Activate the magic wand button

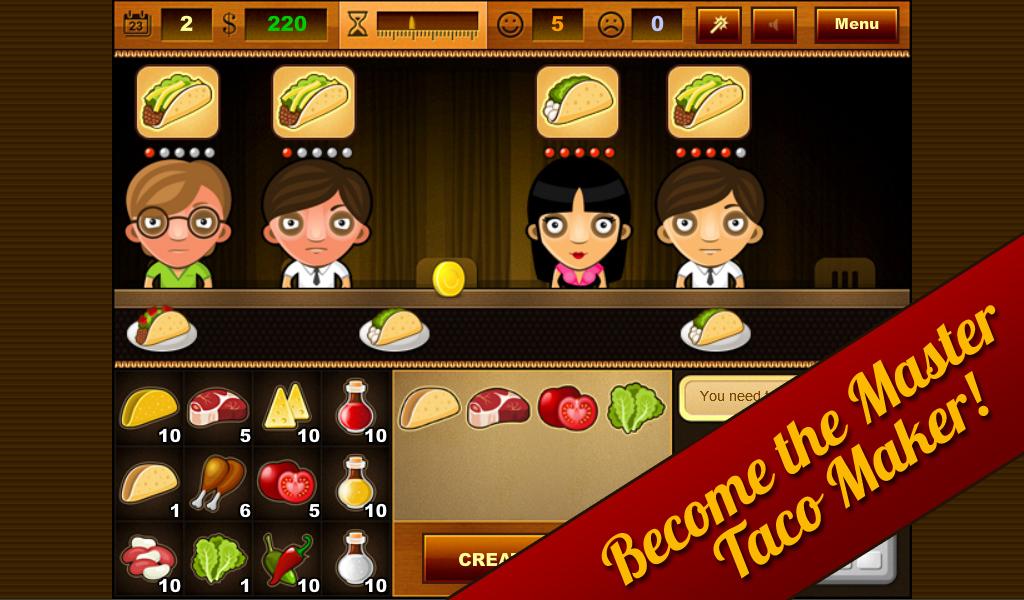pos(718,24)
